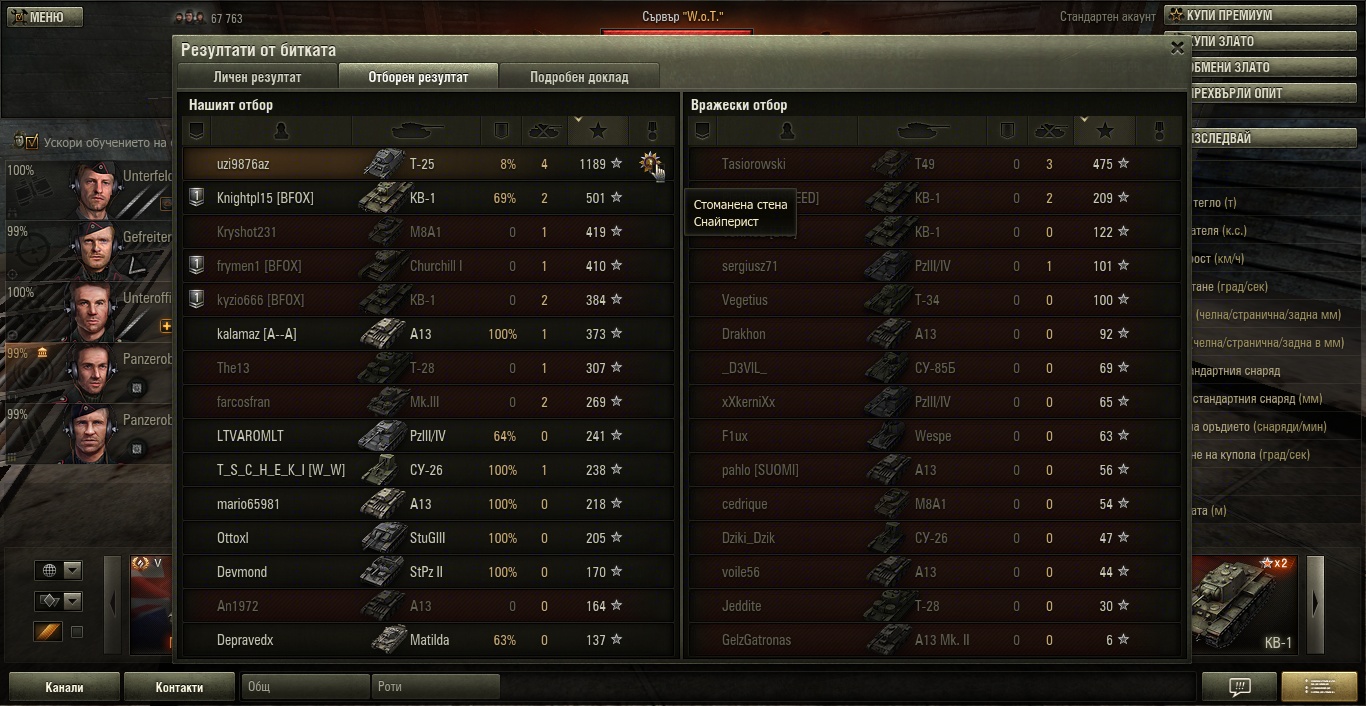Select the Роти chat tab
This screenshot has height=706, width=1366.
(435, 687)
